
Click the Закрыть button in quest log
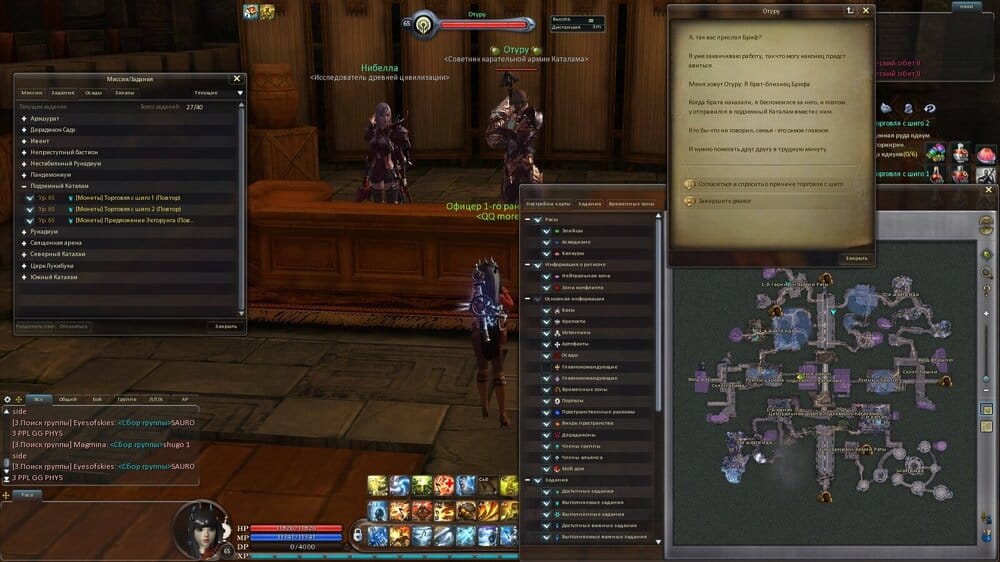coord(225,326)
